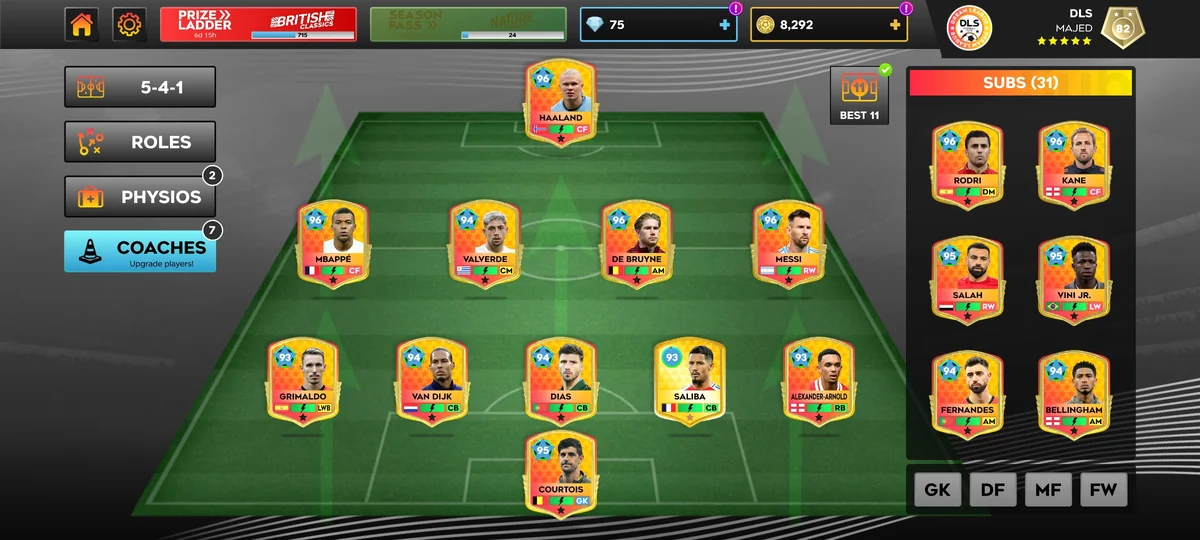This screenshot has height=540, width=1200.
Task: Show FW substitutes only
Action: coord(1103,490)
